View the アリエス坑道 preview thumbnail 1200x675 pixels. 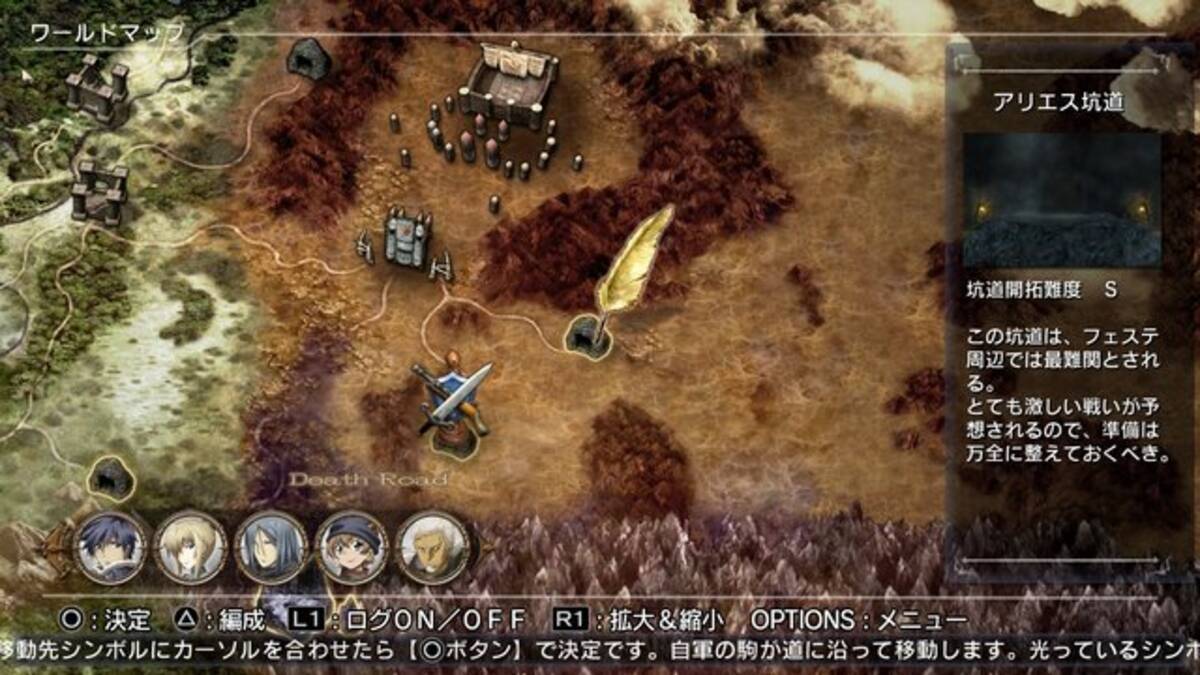click(x=1062, y=199)
